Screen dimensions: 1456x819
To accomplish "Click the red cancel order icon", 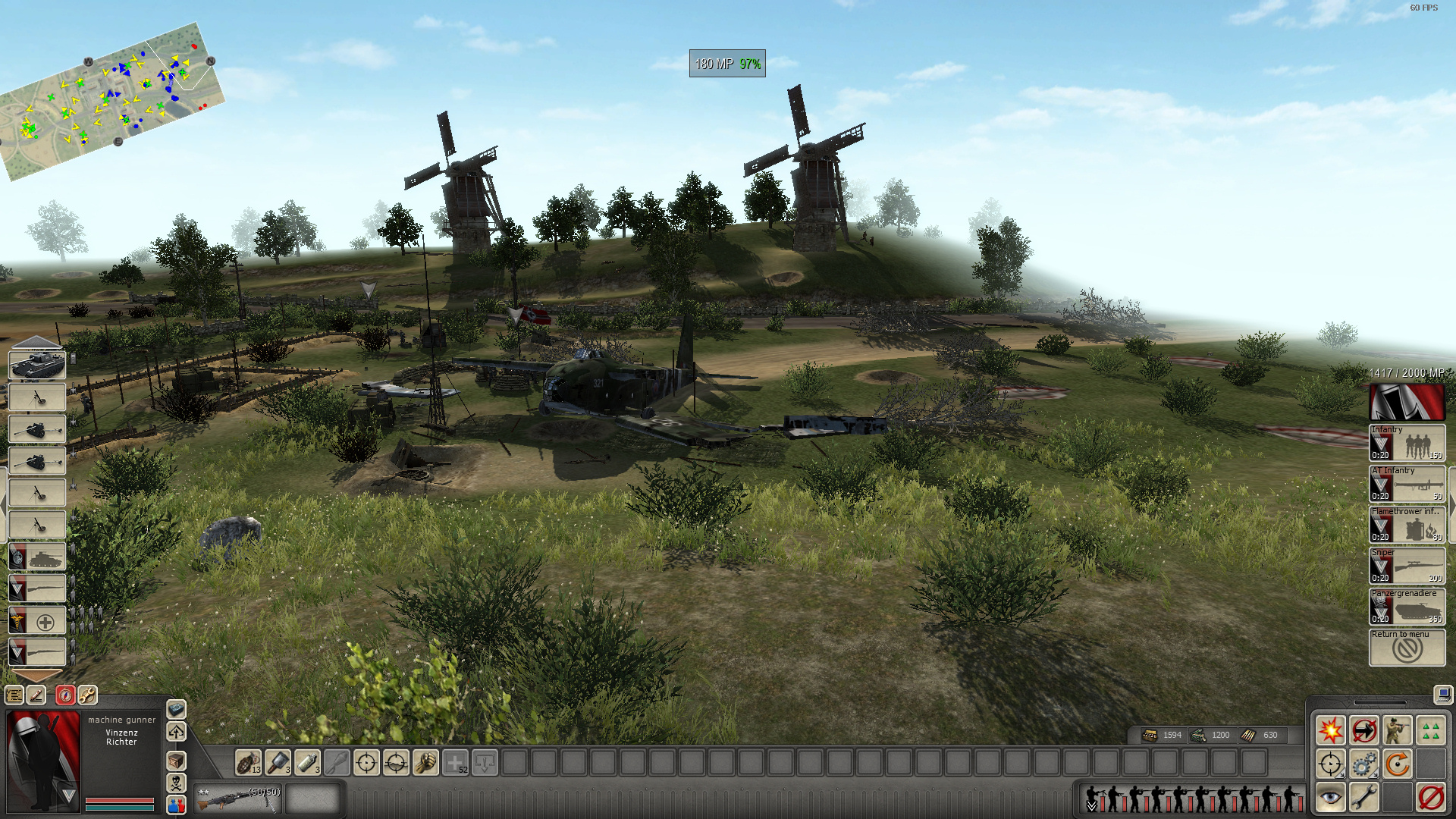I will click(x=1431, y=798).
